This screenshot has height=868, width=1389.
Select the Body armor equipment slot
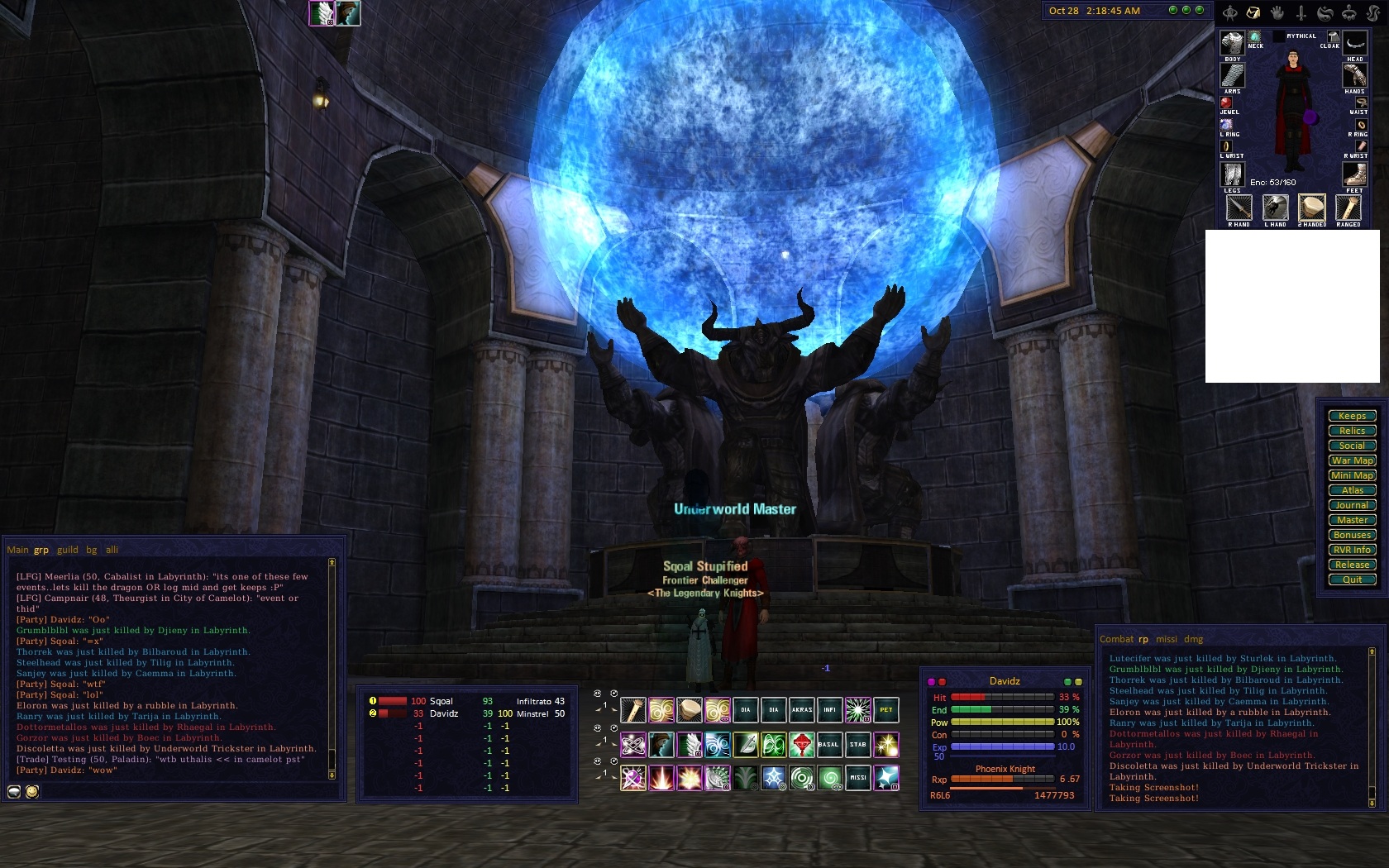[1232, 43]
